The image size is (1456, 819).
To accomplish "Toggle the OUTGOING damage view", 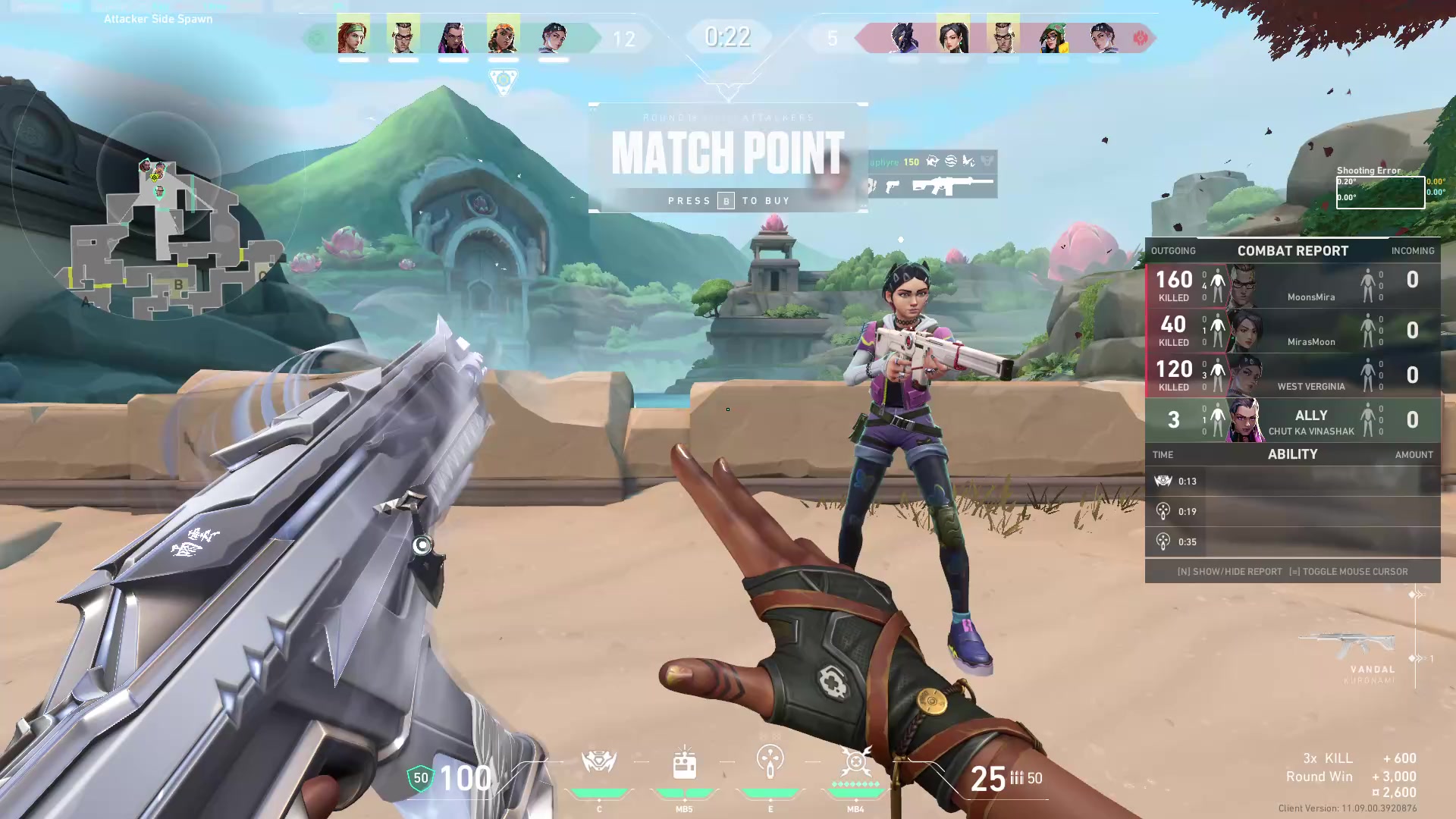I will 1173,250.
